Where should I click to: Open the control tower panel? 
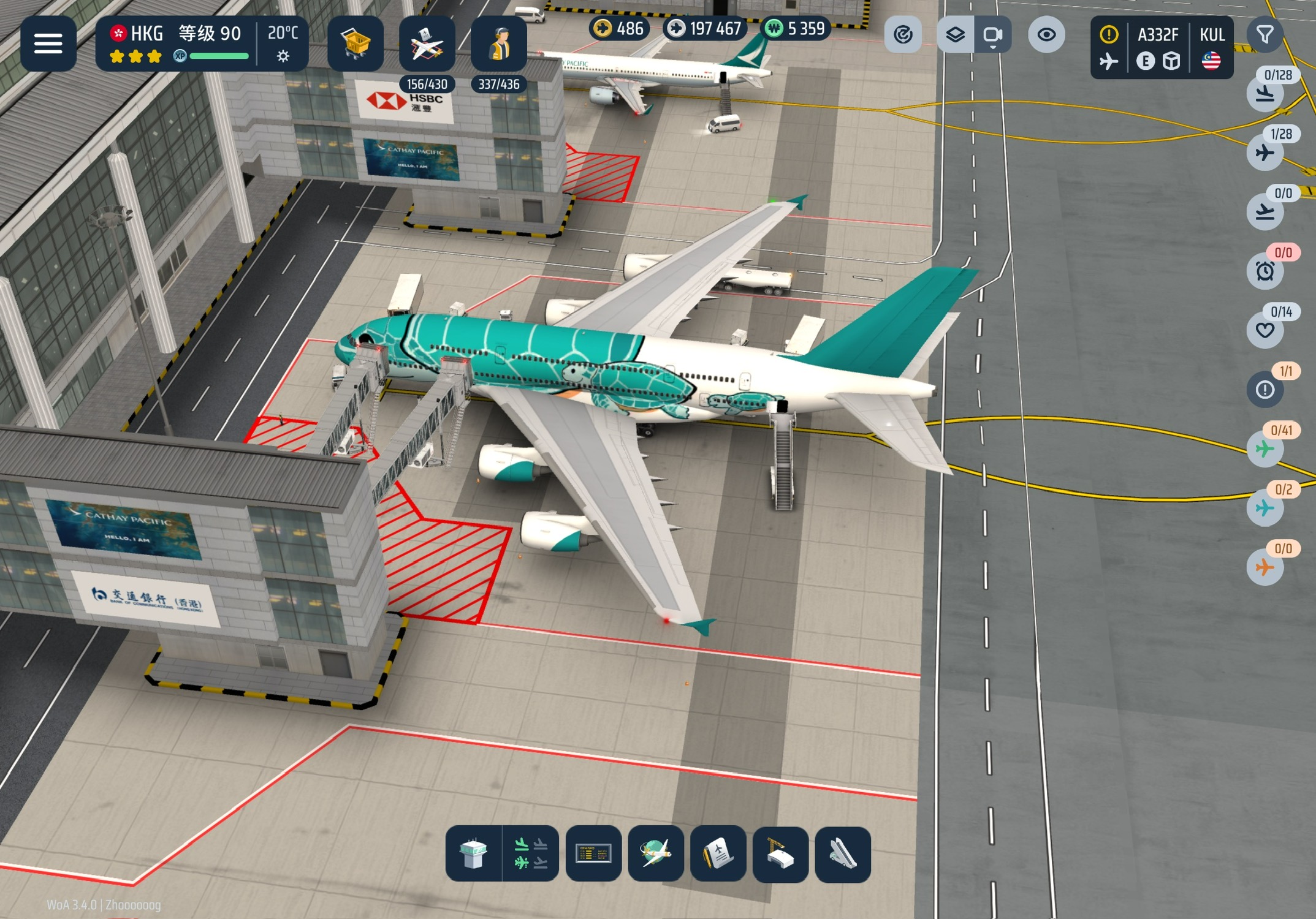point(473,854)
